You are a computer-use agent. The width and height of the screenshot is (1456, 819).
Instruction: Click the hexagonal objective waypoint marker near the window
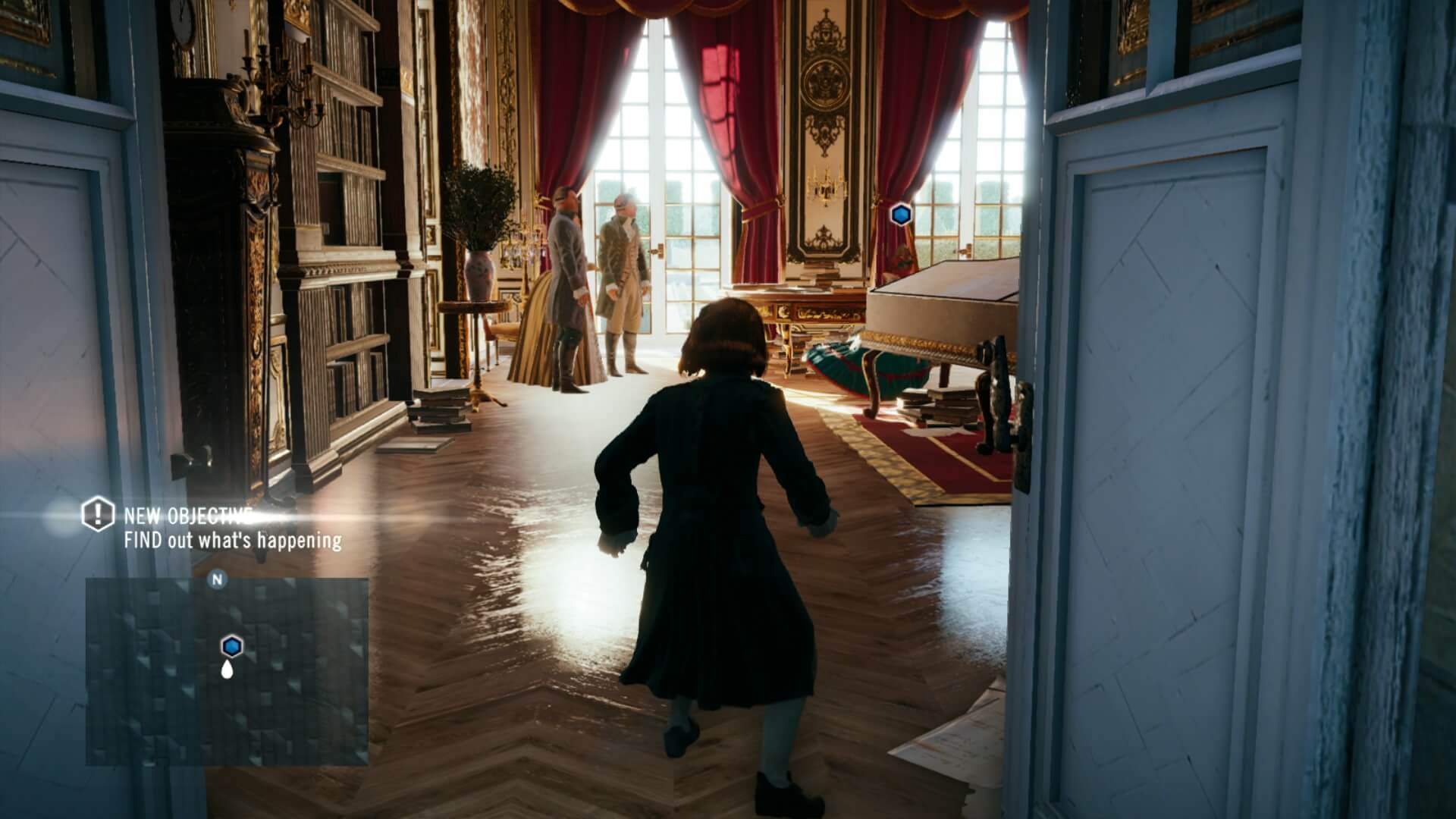[899, 215]
